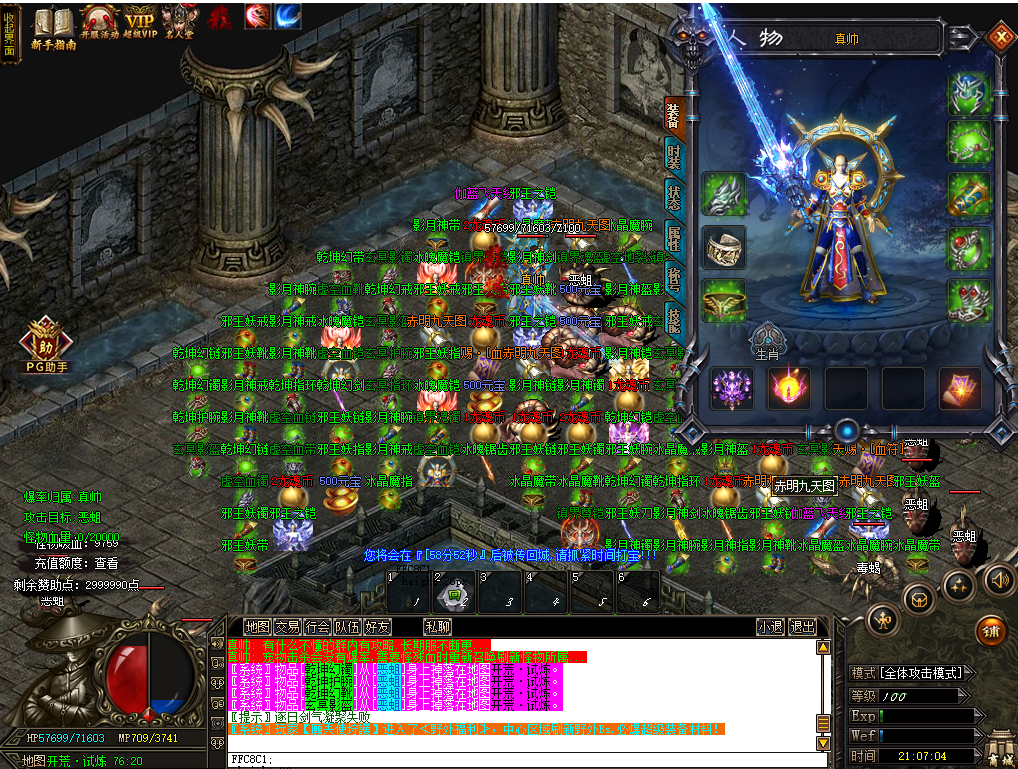Show the 技能 tab
Viewport: 1018px width, 769px height.
[x=675, y=317]
